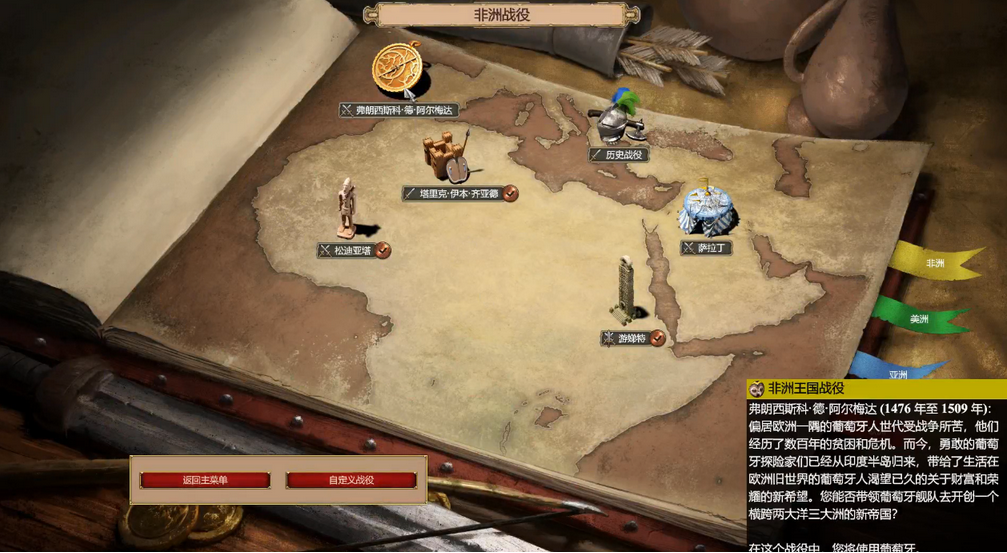Open the 自定义战役 custom campaign button
This screenshot has width=1007, height=553.
click(351, 480)
